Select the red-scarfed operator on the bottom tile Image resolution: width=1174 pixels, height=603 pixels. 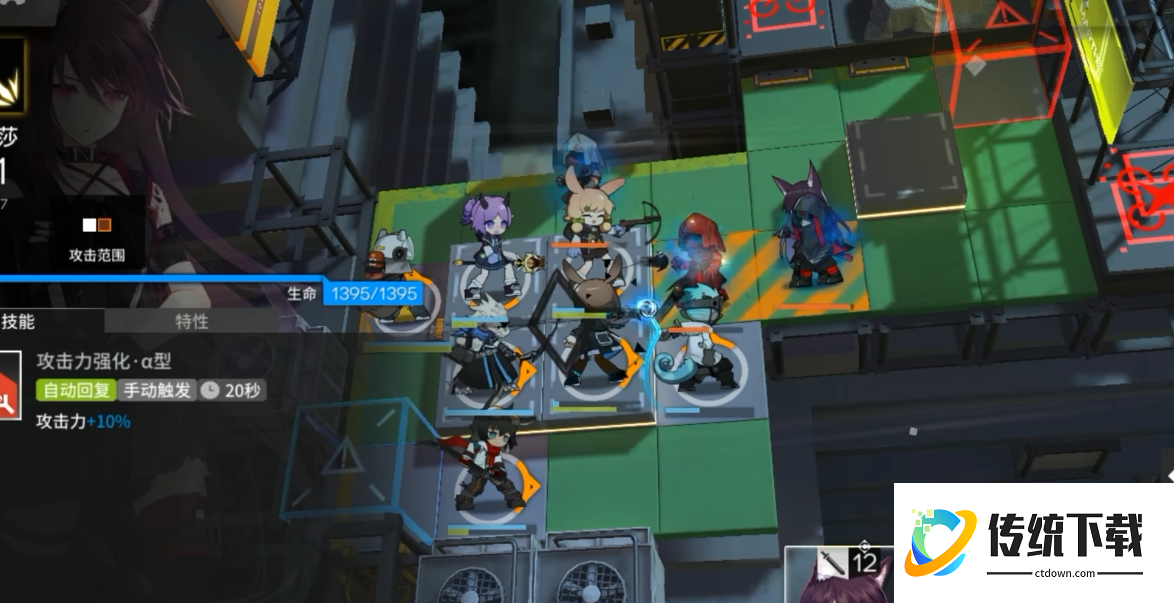(x=490, y=465)
